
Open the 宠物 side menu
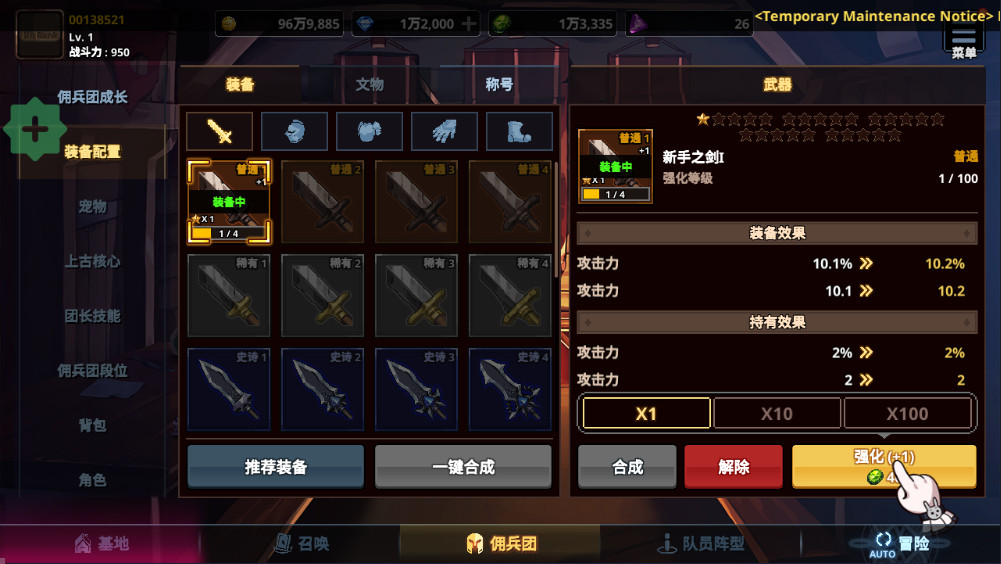92,207
